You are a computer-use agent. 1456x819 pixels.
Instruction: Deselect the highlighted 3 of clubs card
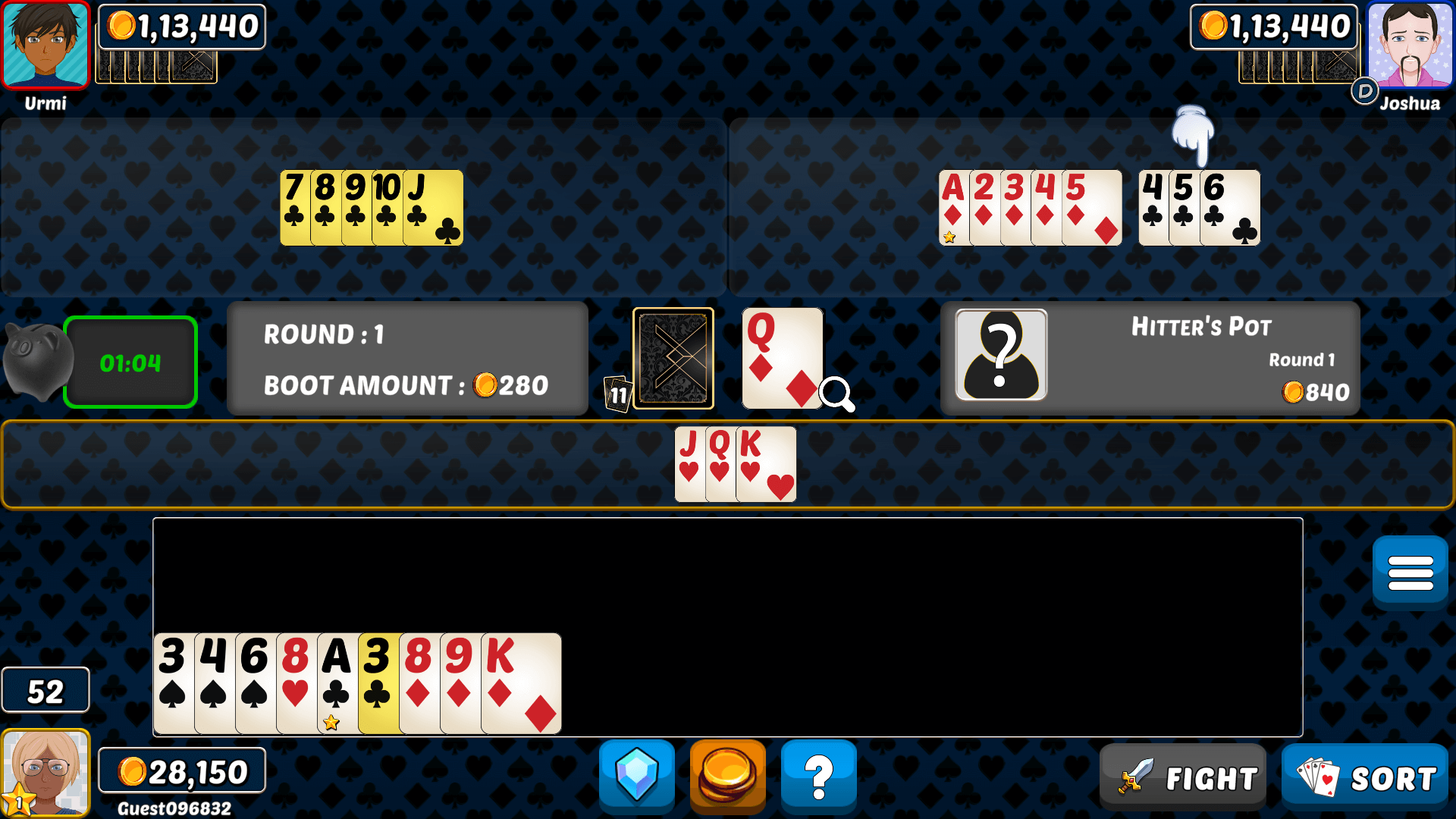pos(378,682)
